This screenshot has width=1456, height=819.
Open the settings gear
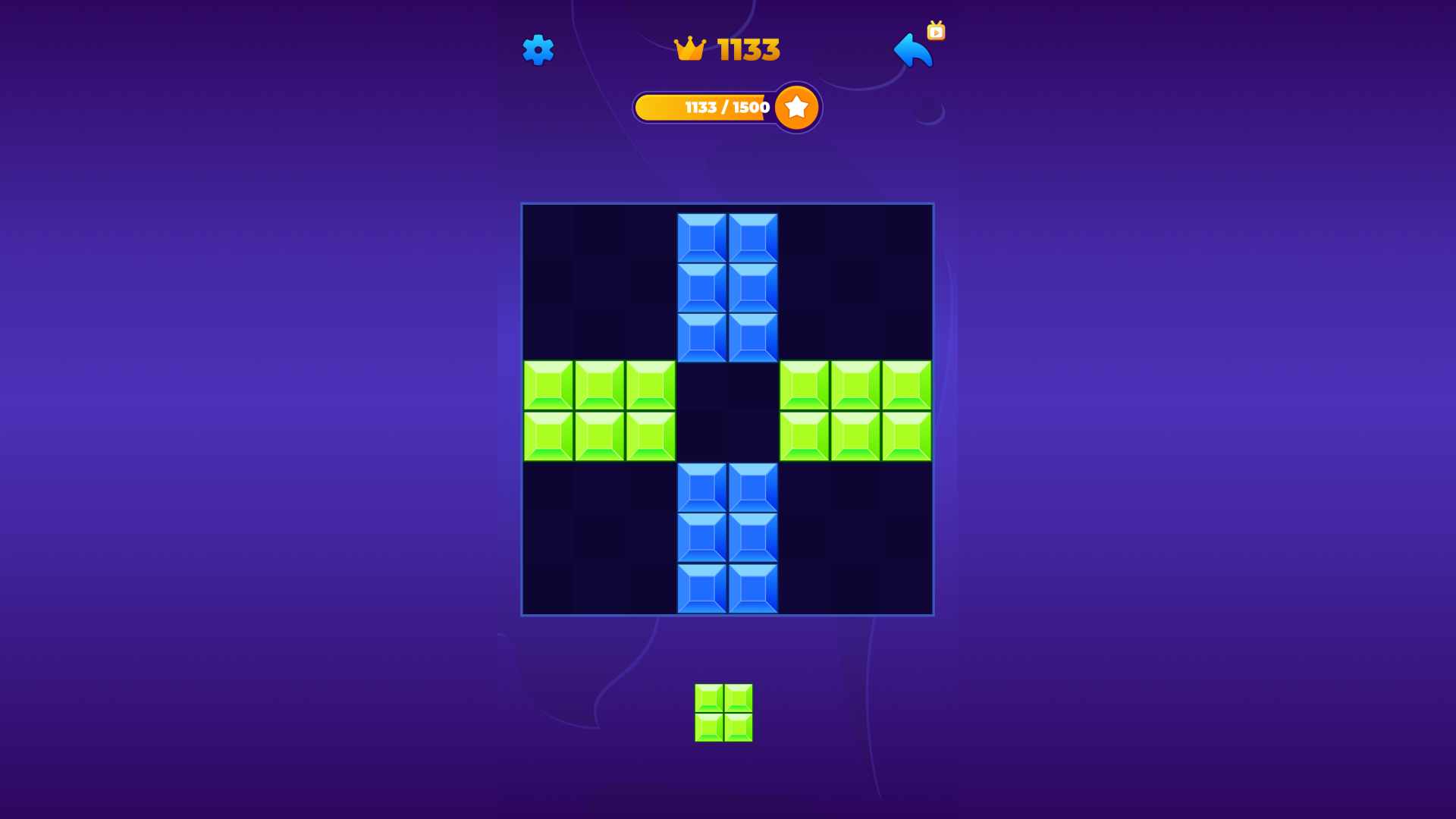pos(539,50)
